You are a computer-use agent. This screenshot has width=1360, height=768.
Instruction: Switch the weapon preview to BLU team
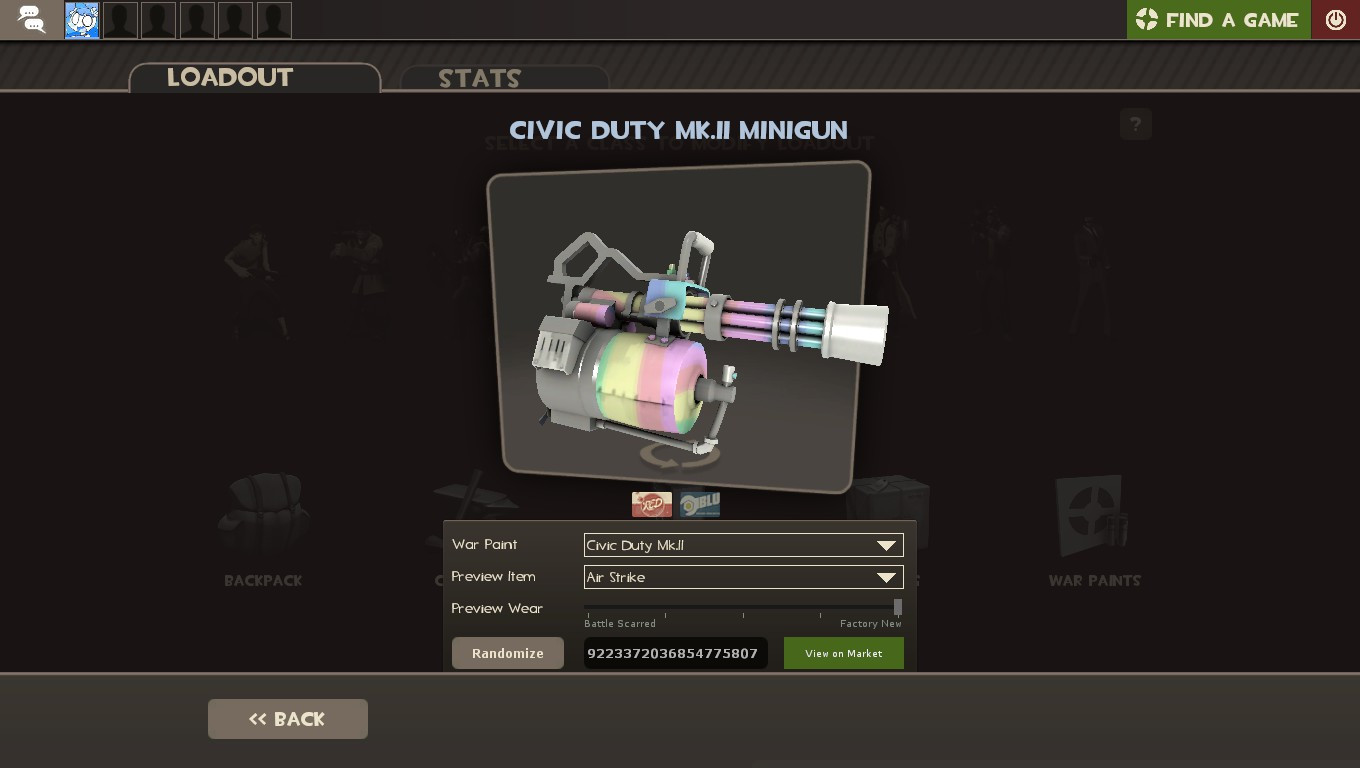pos(699,504)
